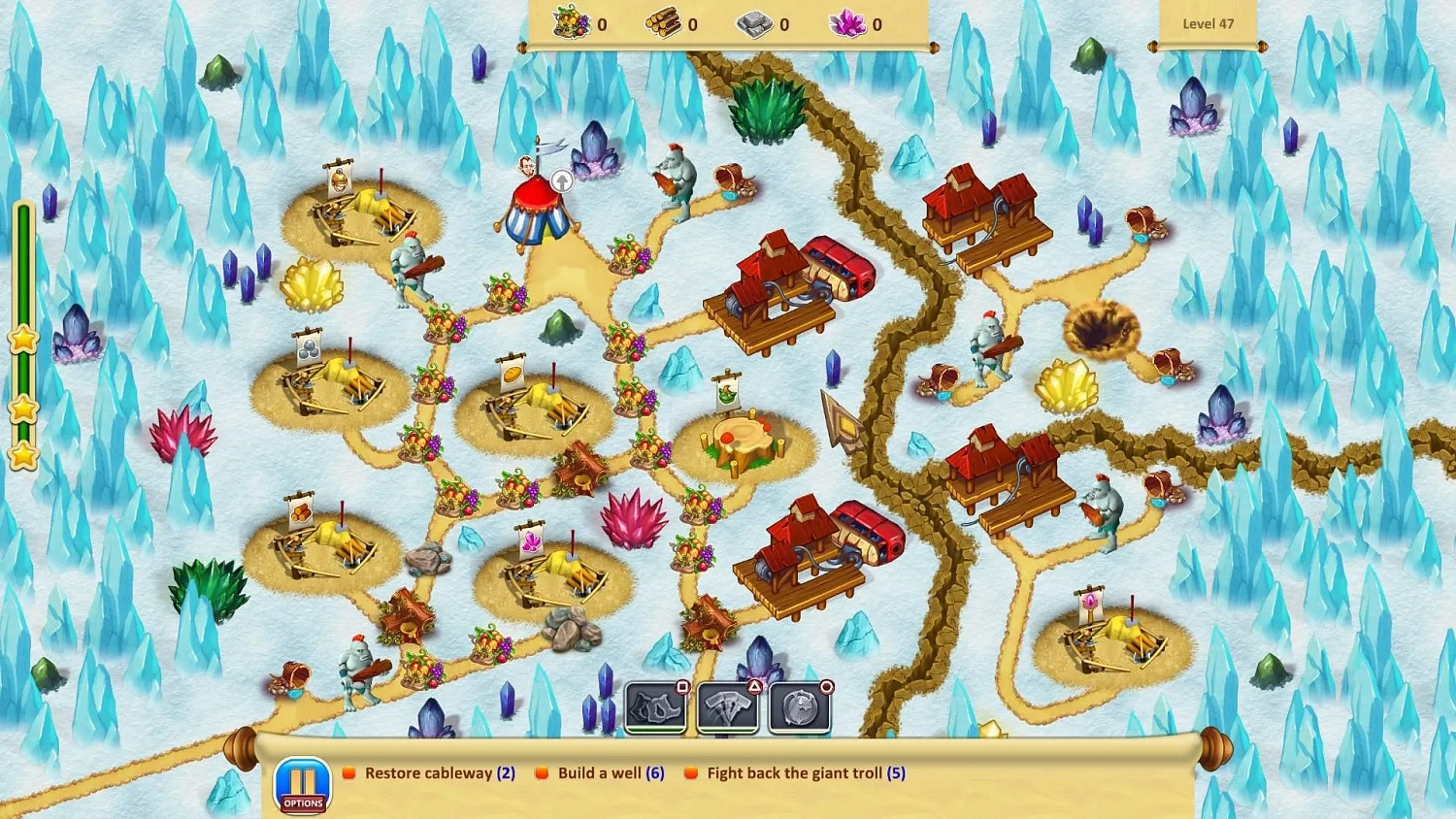Activate the shield bonus ability

(799, 707)
